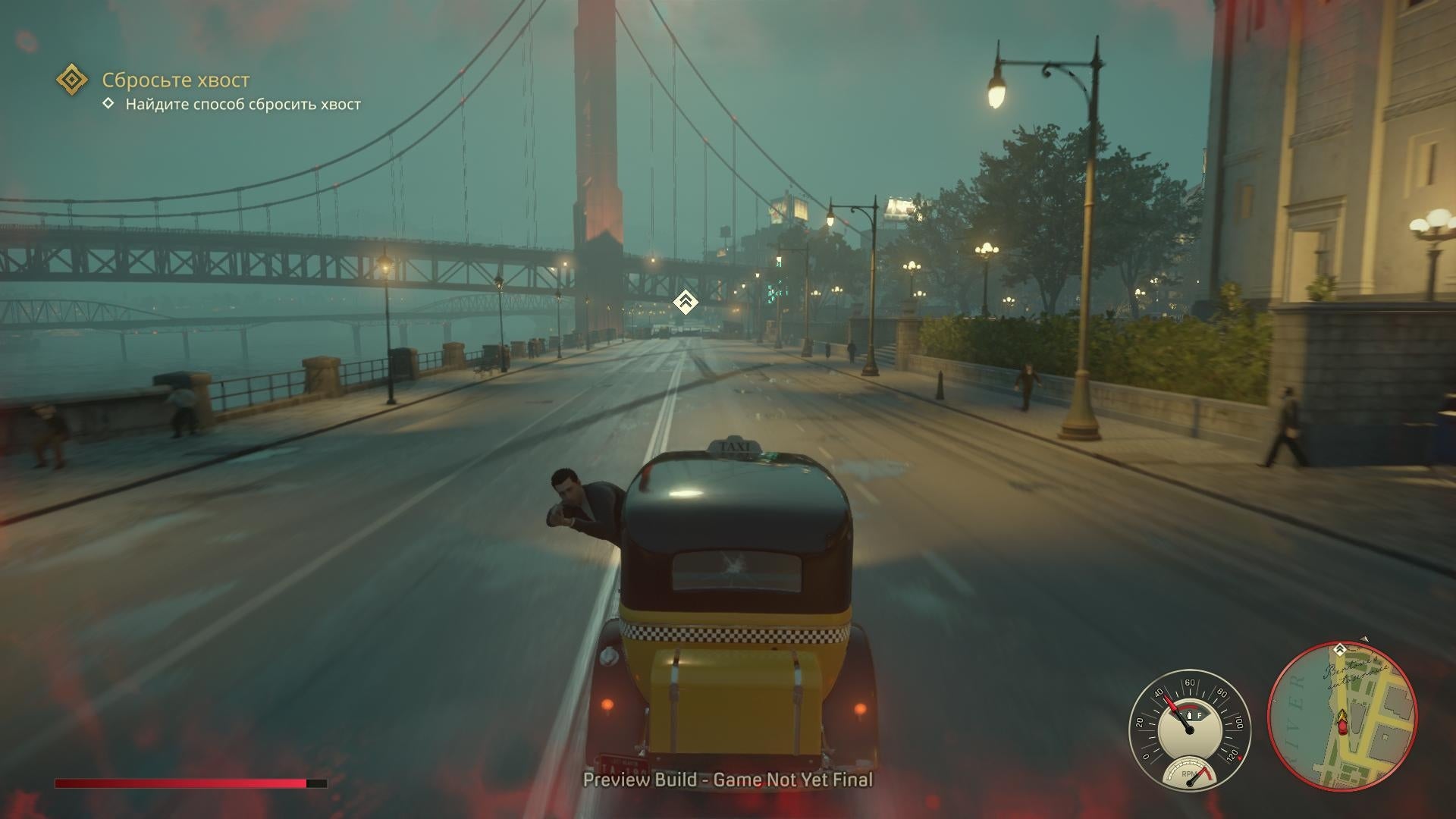Click the gold mission objective icon
1456x819 pixels.
(72, 79)
